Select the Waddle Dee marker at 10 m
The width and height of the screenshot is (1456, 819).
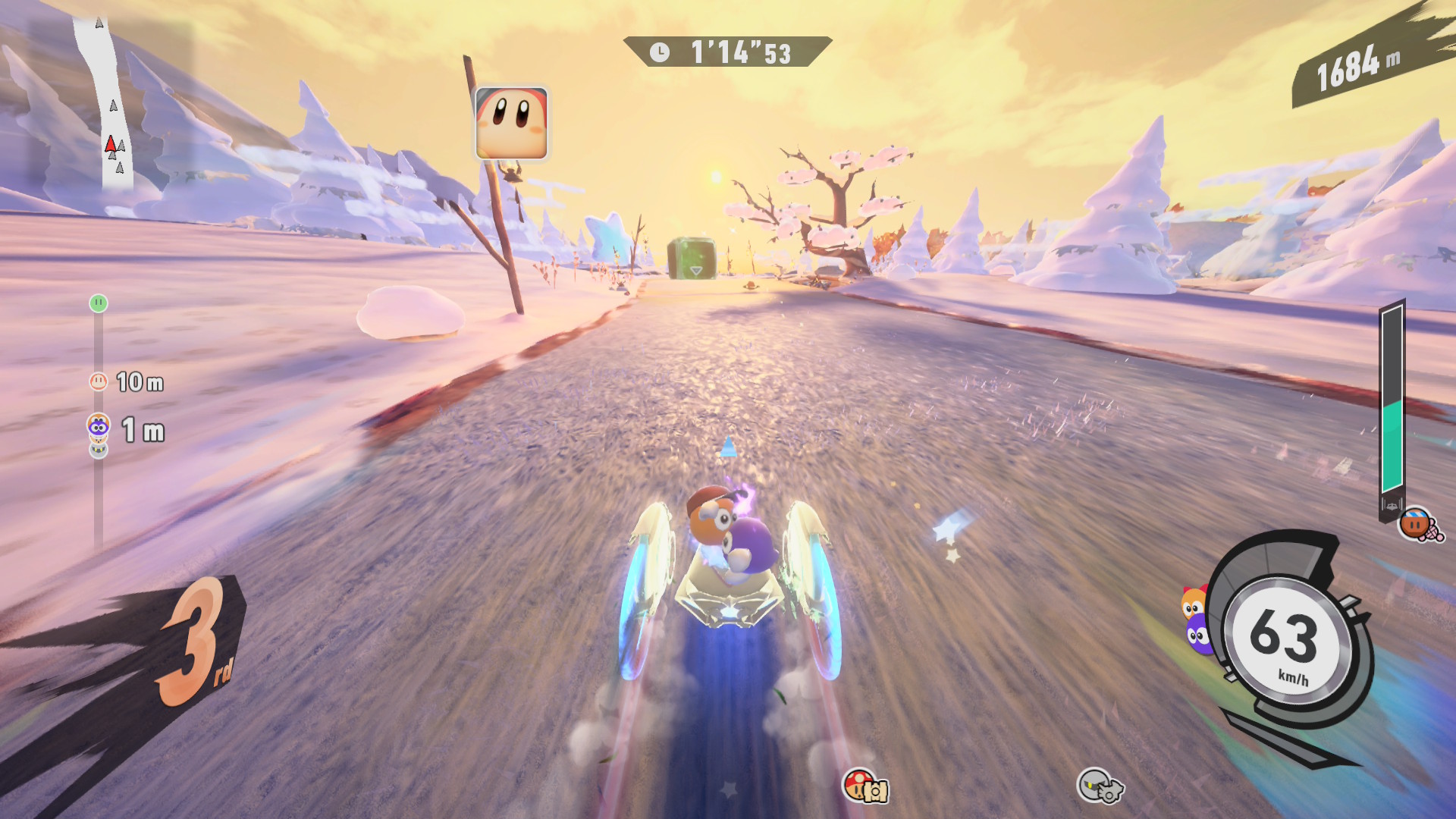click(99, 381)
